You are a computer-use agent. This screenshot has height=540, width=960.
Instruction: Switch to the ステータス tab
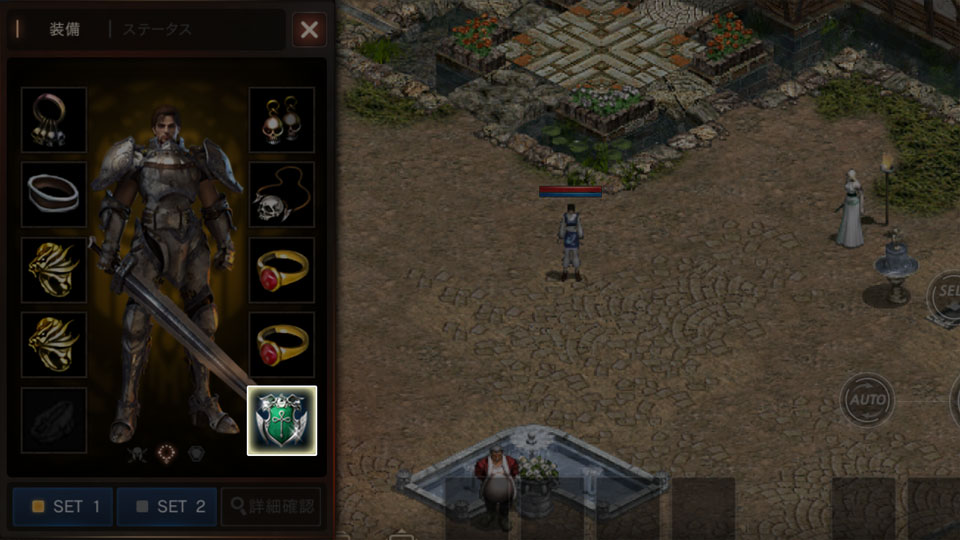pos(158,29)
